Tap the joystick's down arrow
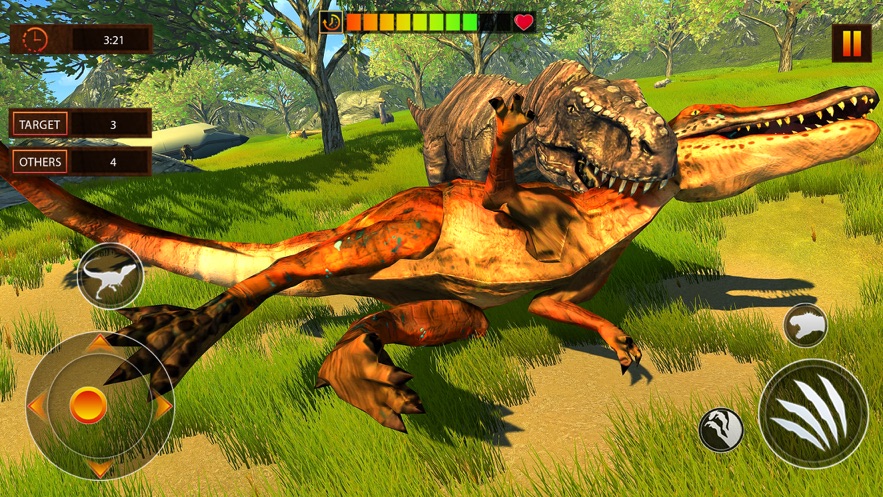The width and height of the screenshot is (883, 497). click(x=99, y=467)
